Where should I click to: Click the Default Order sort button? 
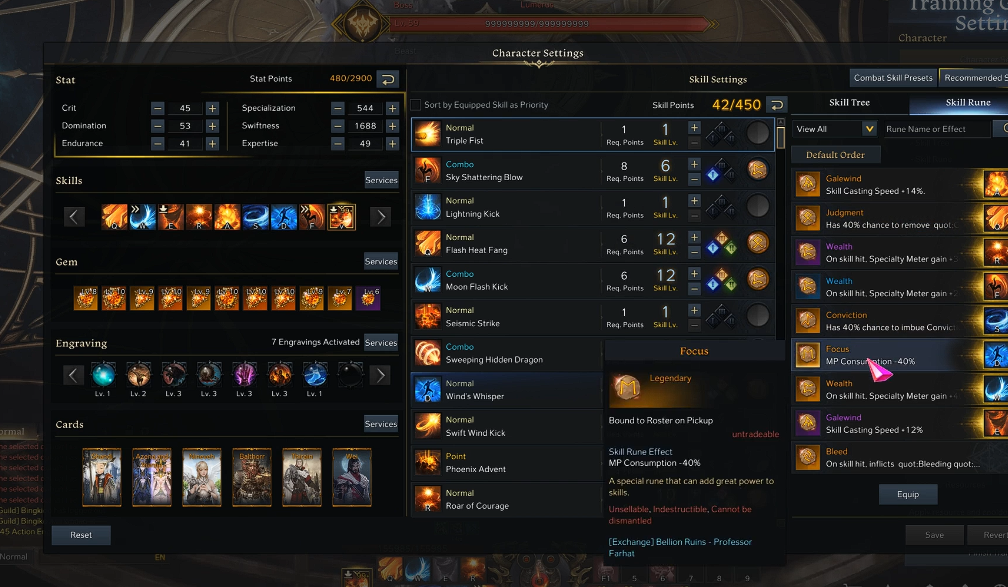click(835, 155)
